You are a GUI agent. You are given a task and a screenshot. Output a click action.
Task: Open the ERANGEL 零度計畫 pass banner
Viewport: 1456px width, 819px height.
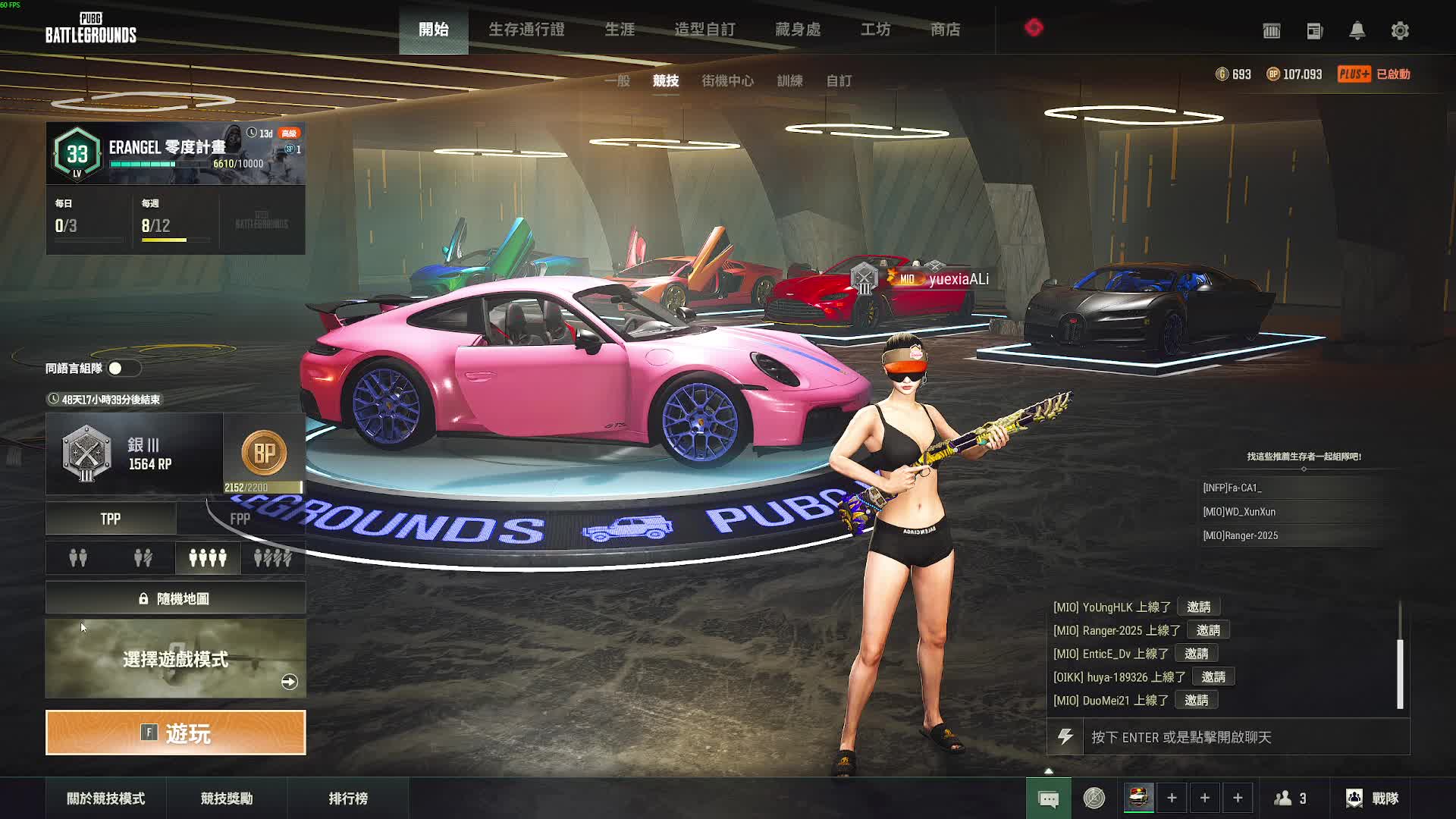175,154
